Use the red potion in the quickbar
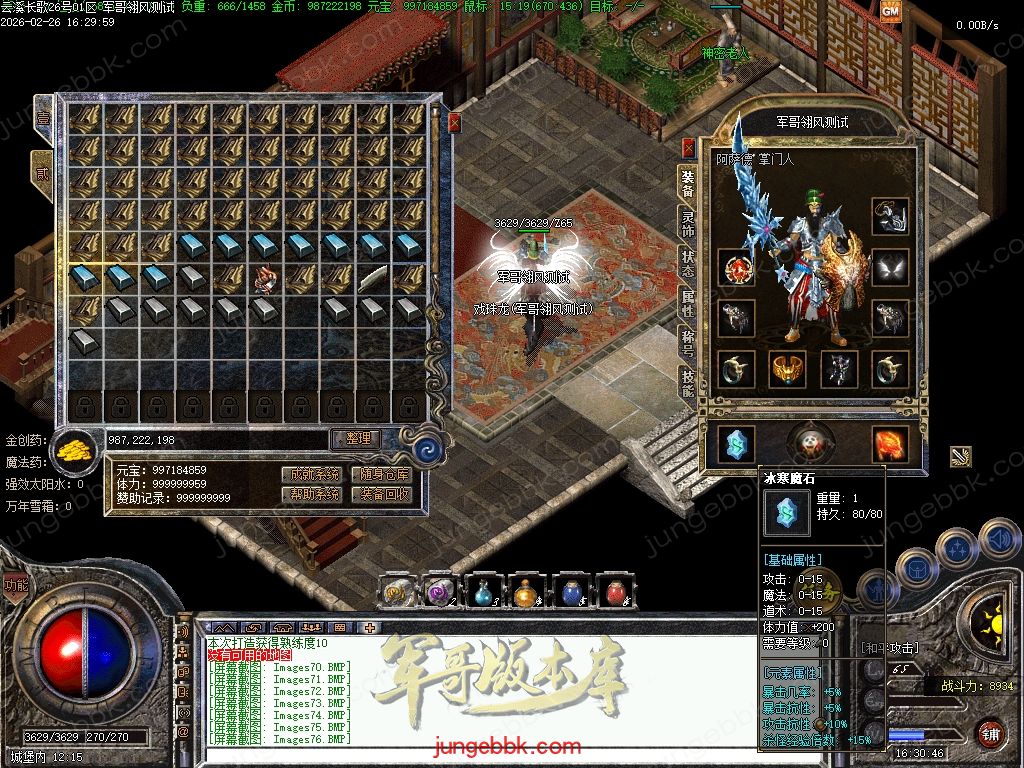Screen dimensions: 1024x768 615,593
